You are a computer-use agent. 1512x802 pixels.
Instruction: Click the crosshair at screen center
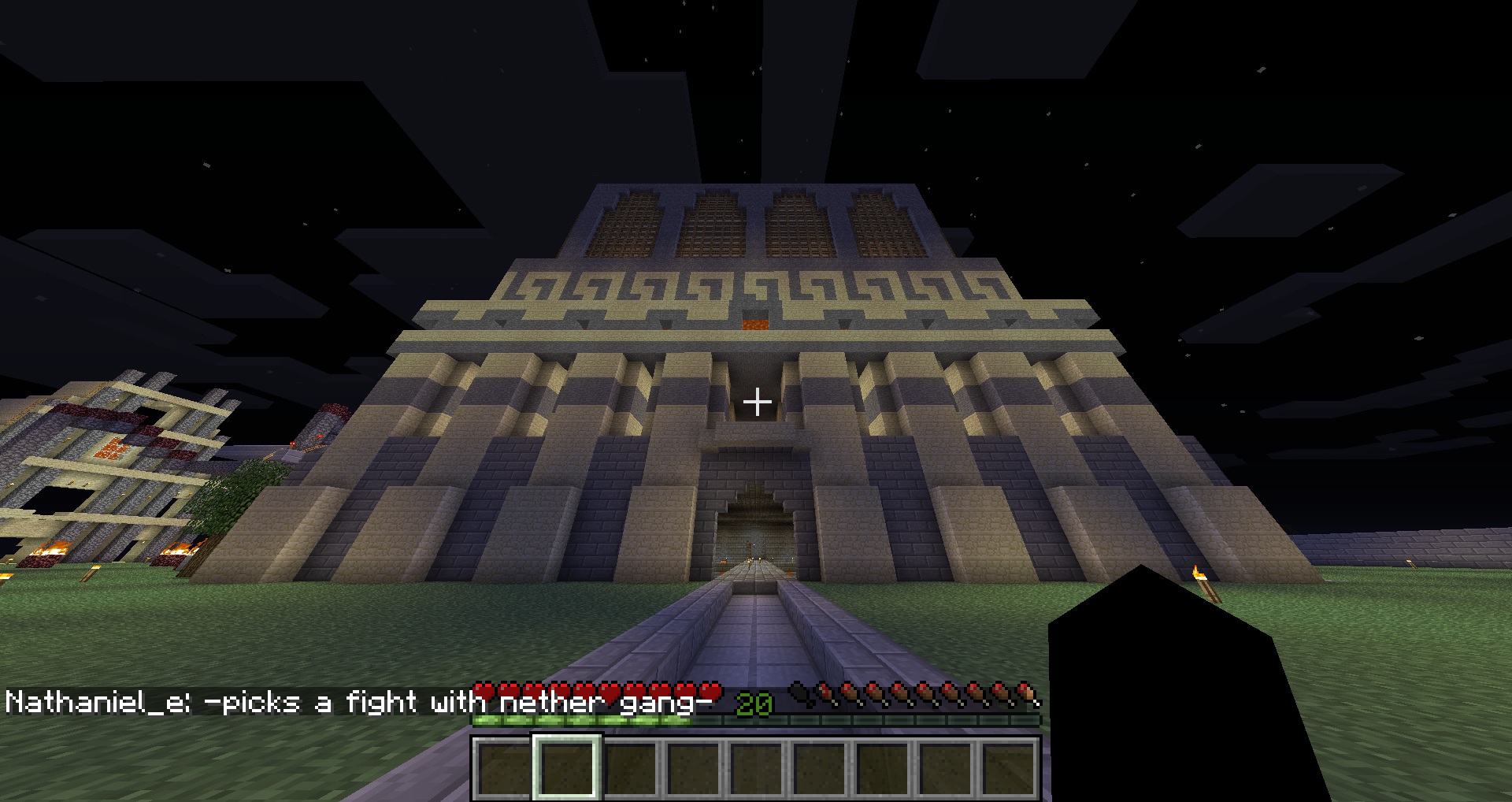tap(756, 403)
